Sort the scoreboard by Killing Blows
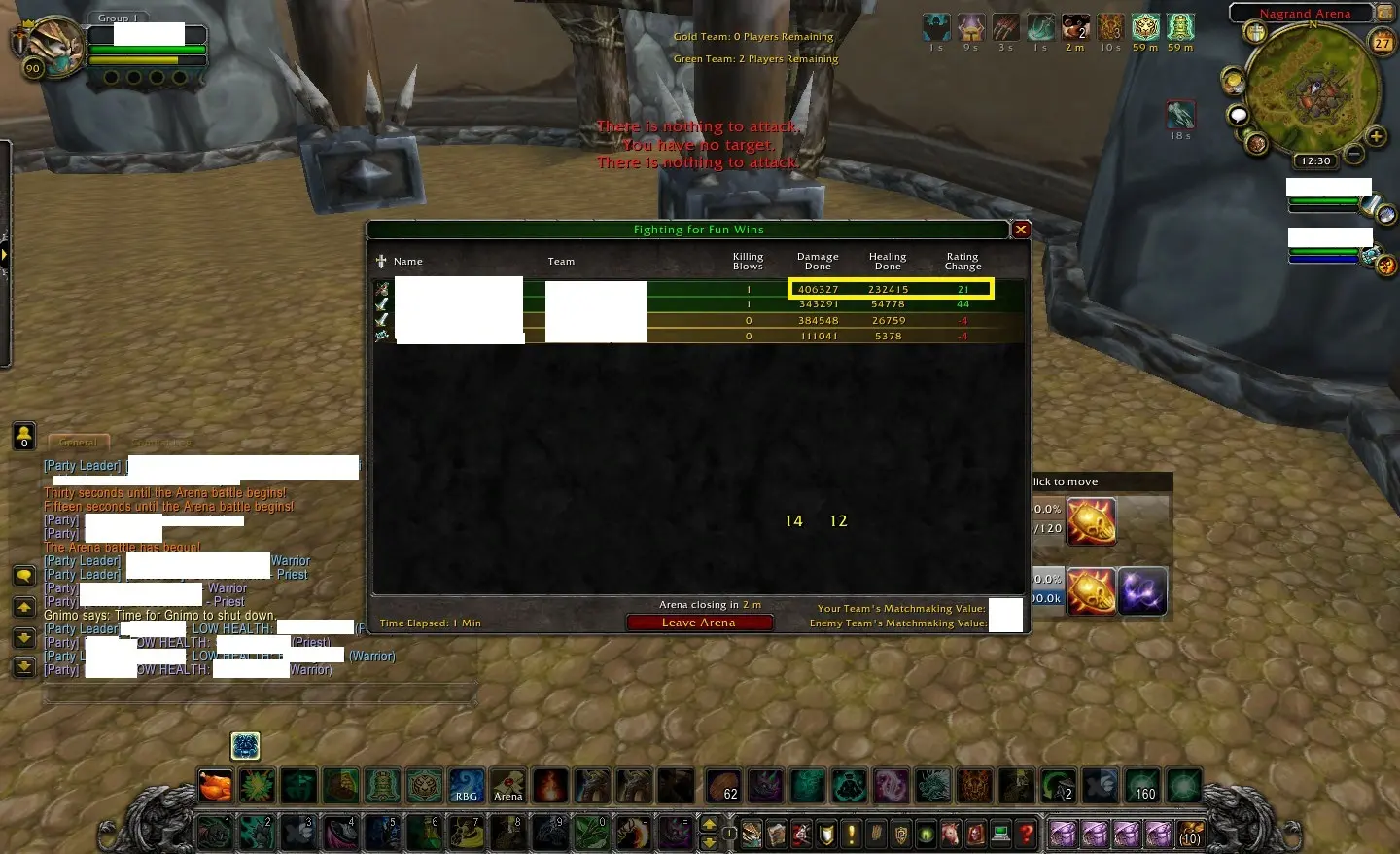 (x=748, y=261)
